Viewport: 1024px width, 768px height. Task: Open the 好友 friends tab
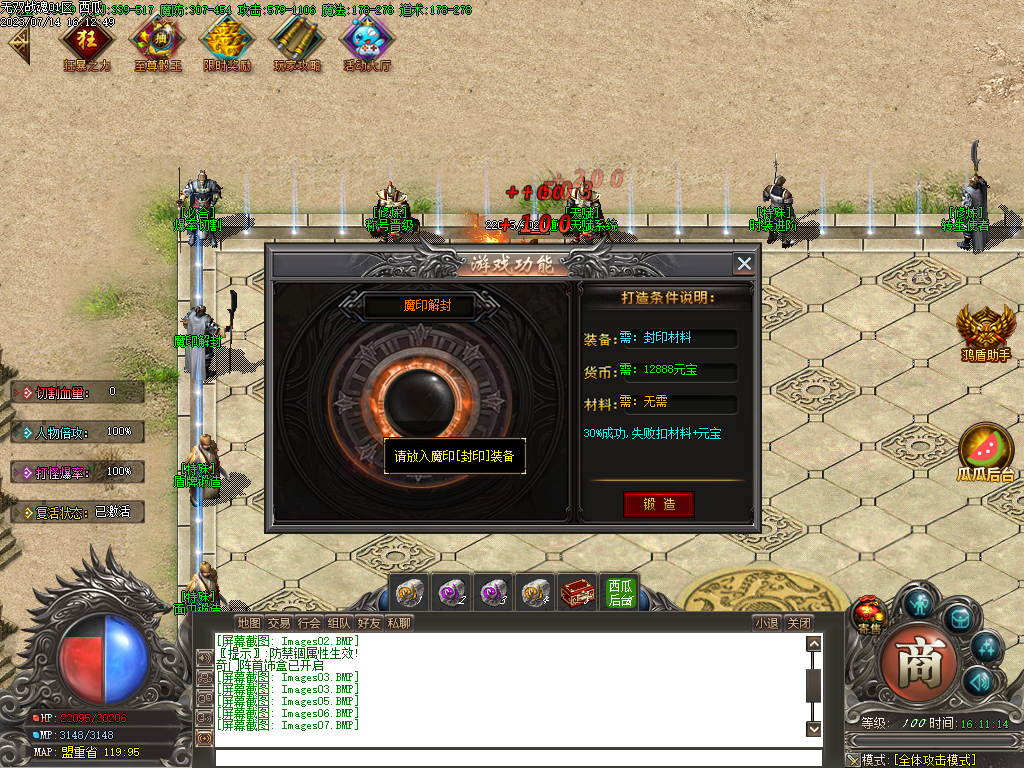[369, 623]
